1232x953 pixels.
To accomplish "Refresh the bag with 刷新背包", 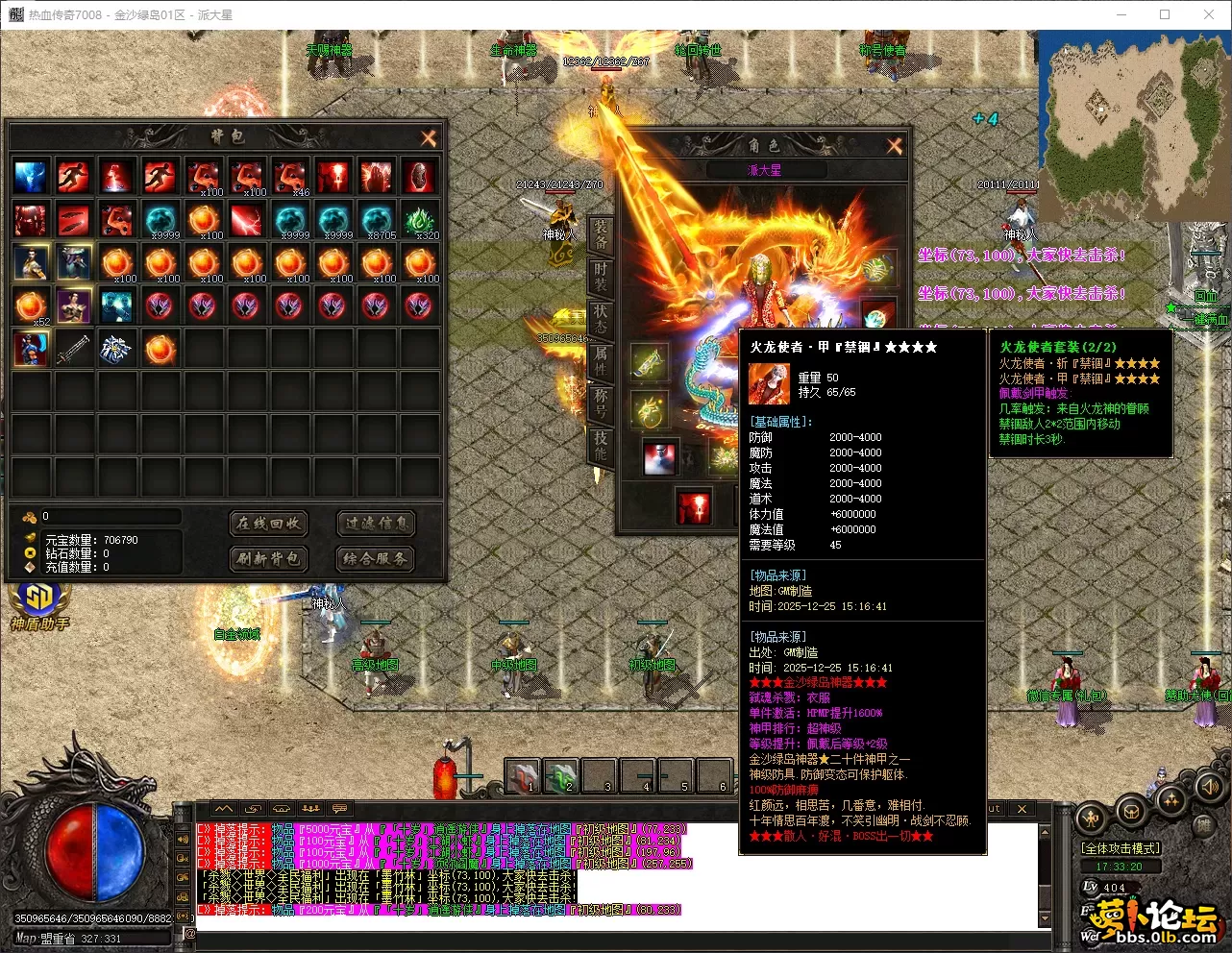I will click(268, 558).
